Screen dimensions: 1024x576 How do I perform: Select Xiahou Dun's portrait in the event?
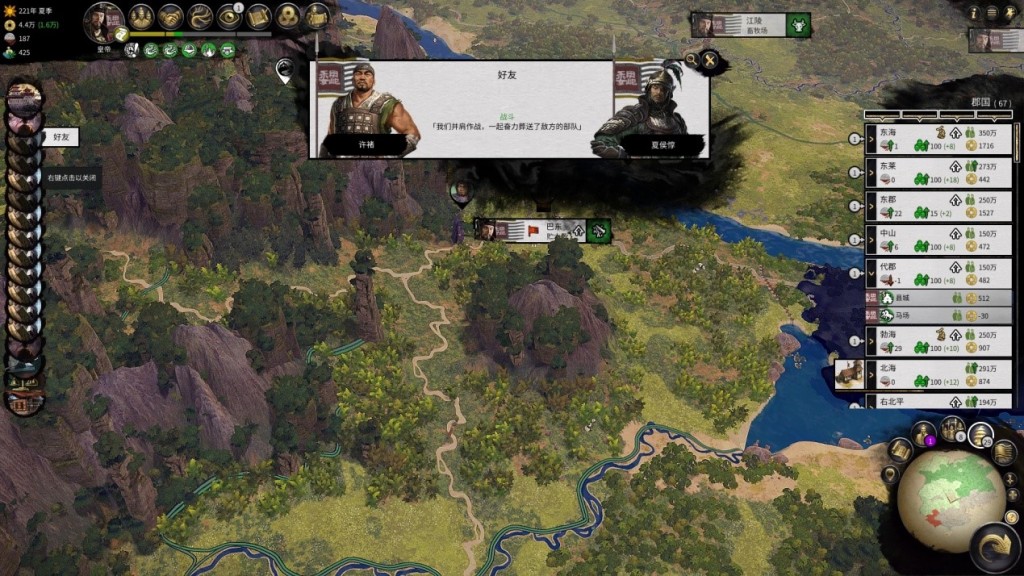tap(649, 108)
